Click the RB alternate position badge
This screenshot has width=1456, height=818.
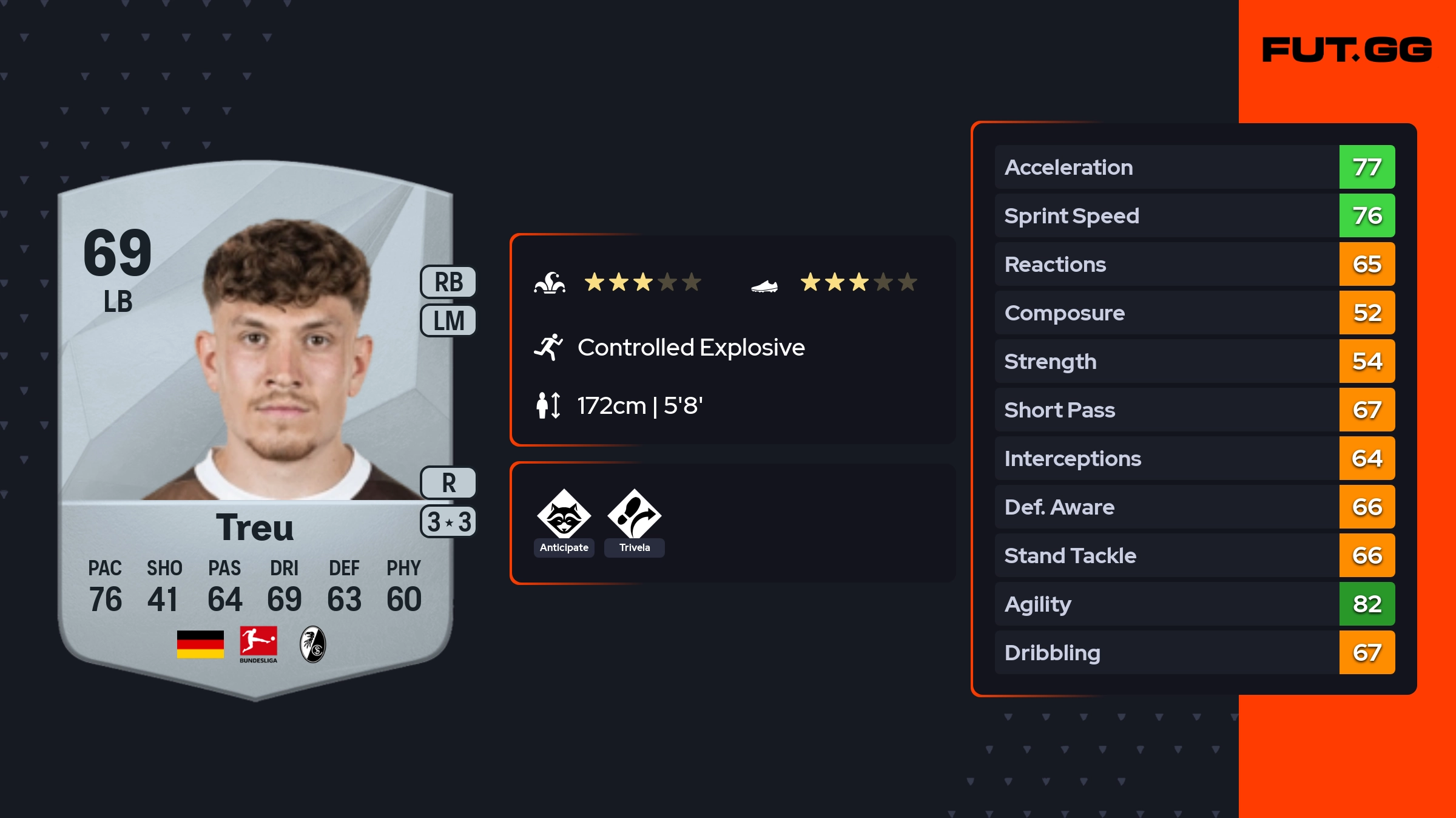(448, 282)
